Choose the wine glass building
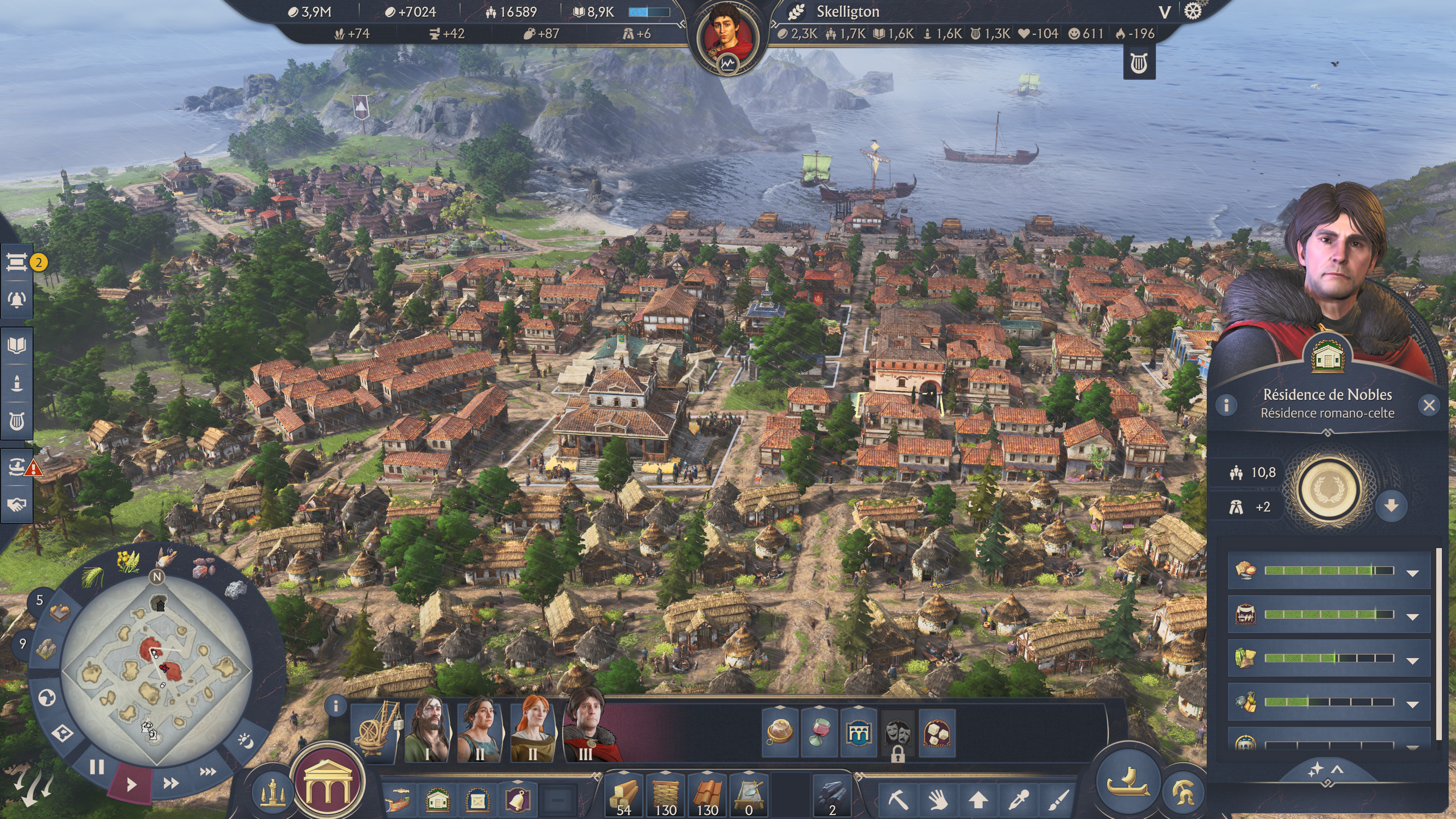Screen dimensions: 1456x819 coord(819,734)
